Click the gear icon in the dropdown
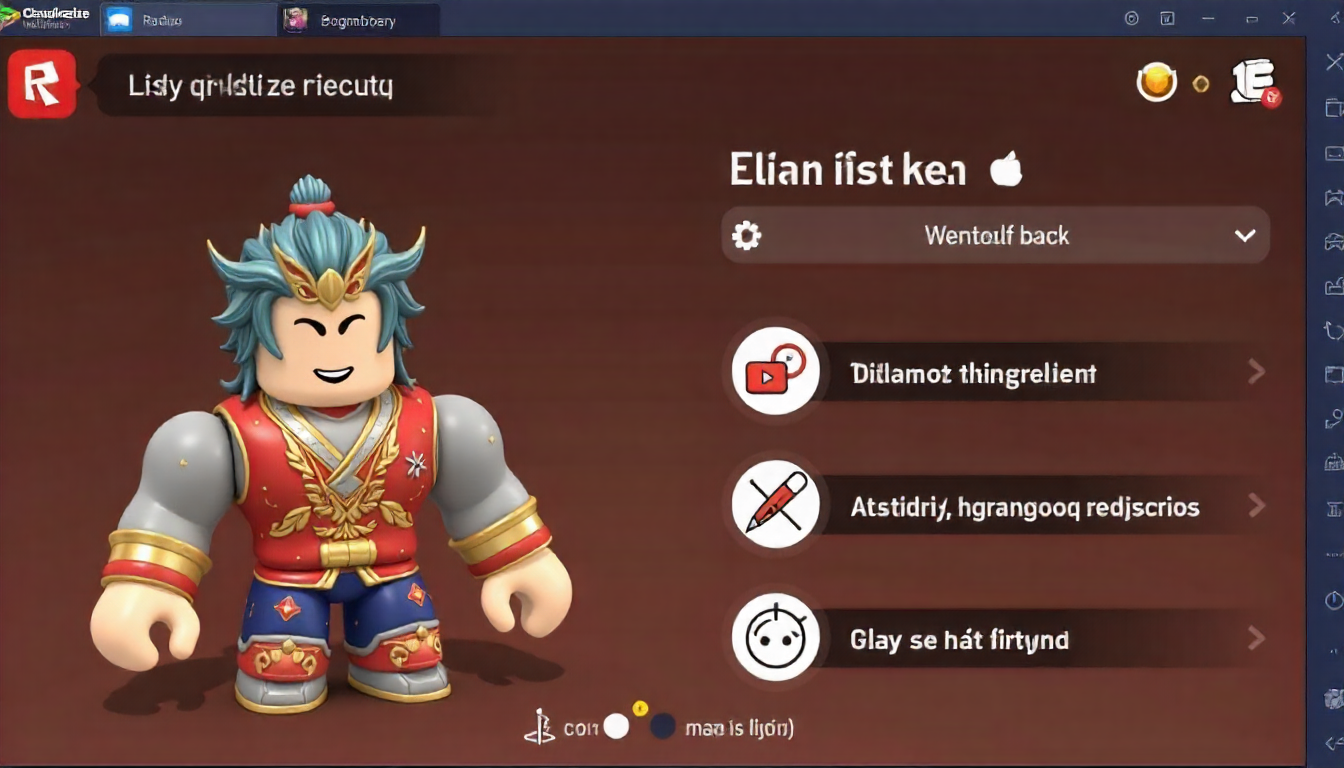 click(x=747, y=236)
